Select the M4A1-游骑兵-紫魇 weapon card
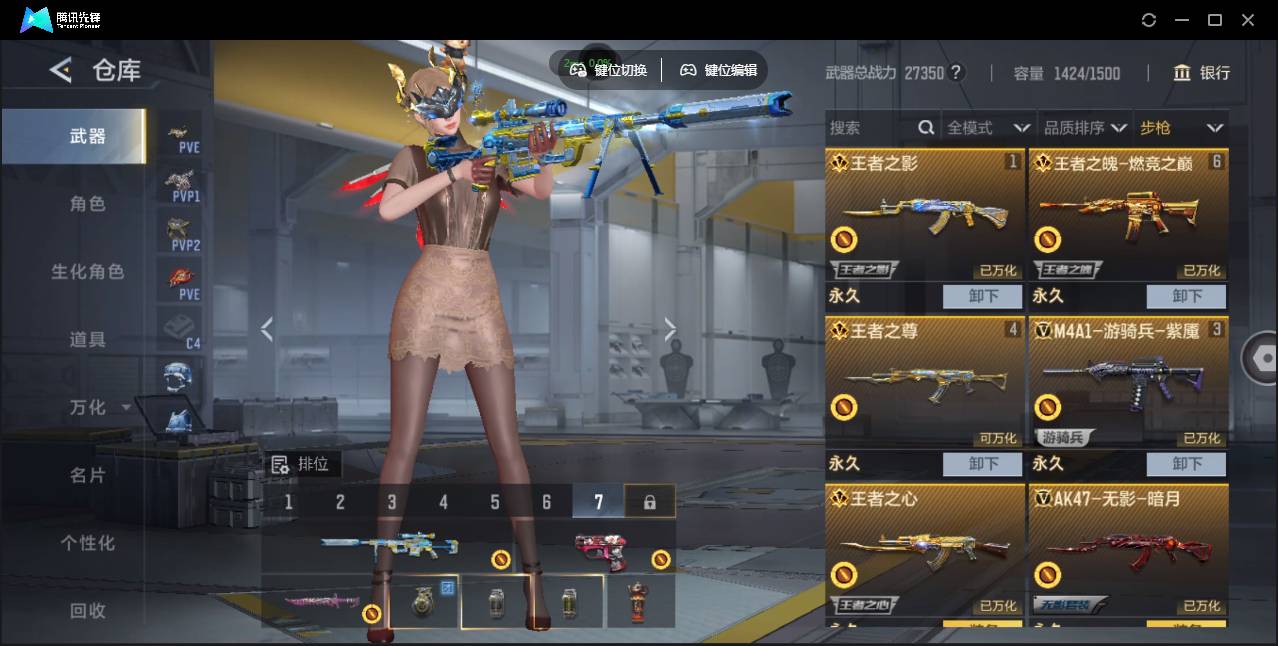The image size is (1278, 646). (1128, 382)
